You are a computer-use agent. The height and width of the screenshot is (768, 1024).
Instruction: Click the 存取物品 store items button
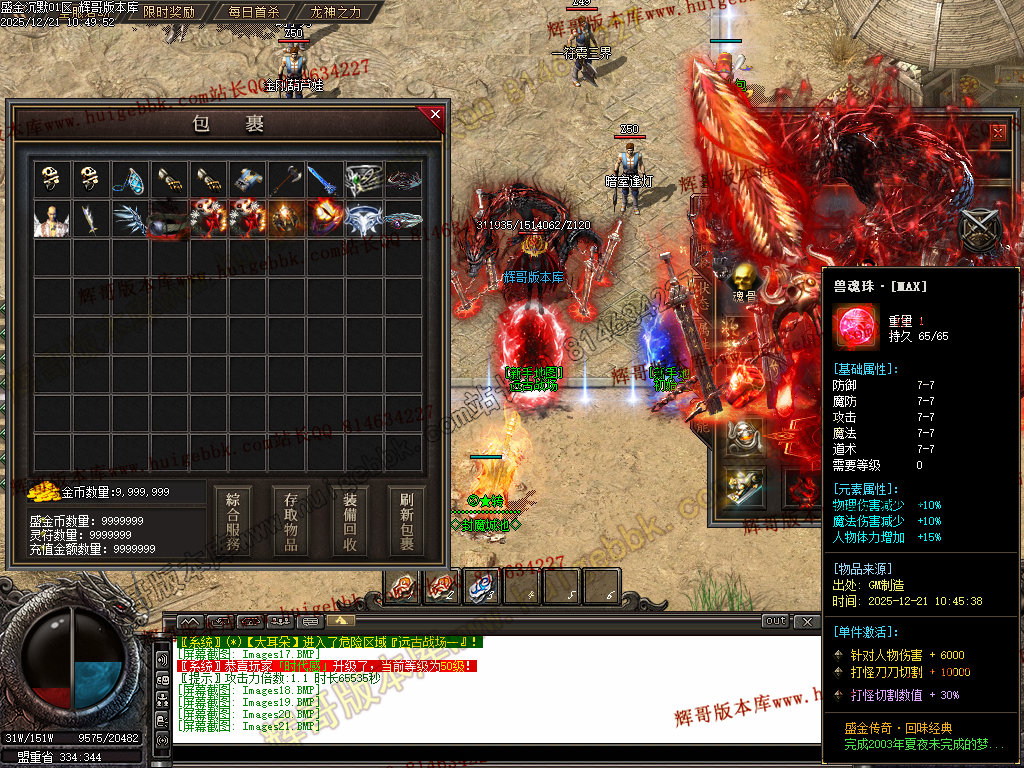(291, 521)
